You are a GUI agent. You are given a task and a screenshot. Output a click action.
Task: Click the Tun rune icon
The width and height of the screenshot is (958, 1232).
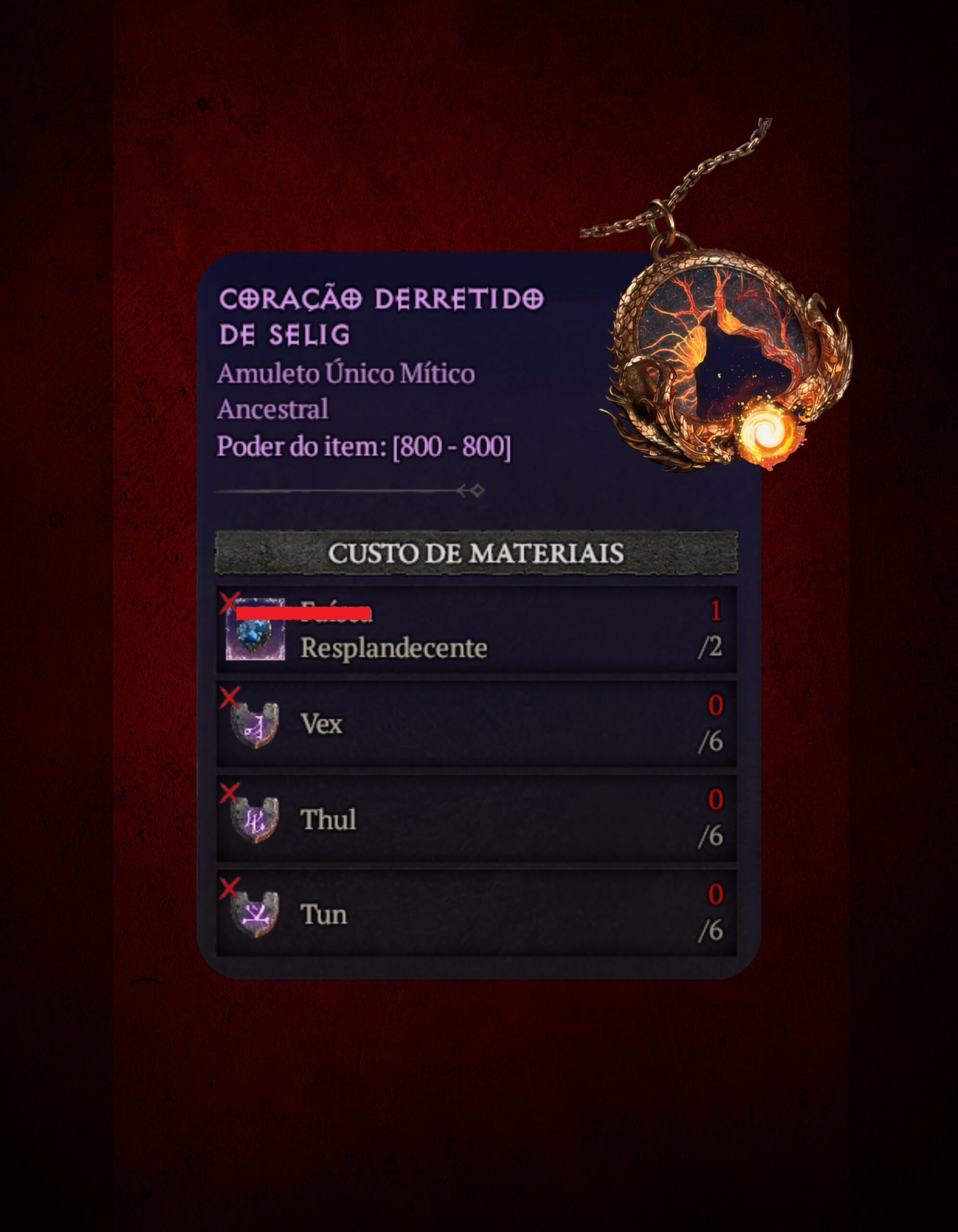tap(255, 914)
